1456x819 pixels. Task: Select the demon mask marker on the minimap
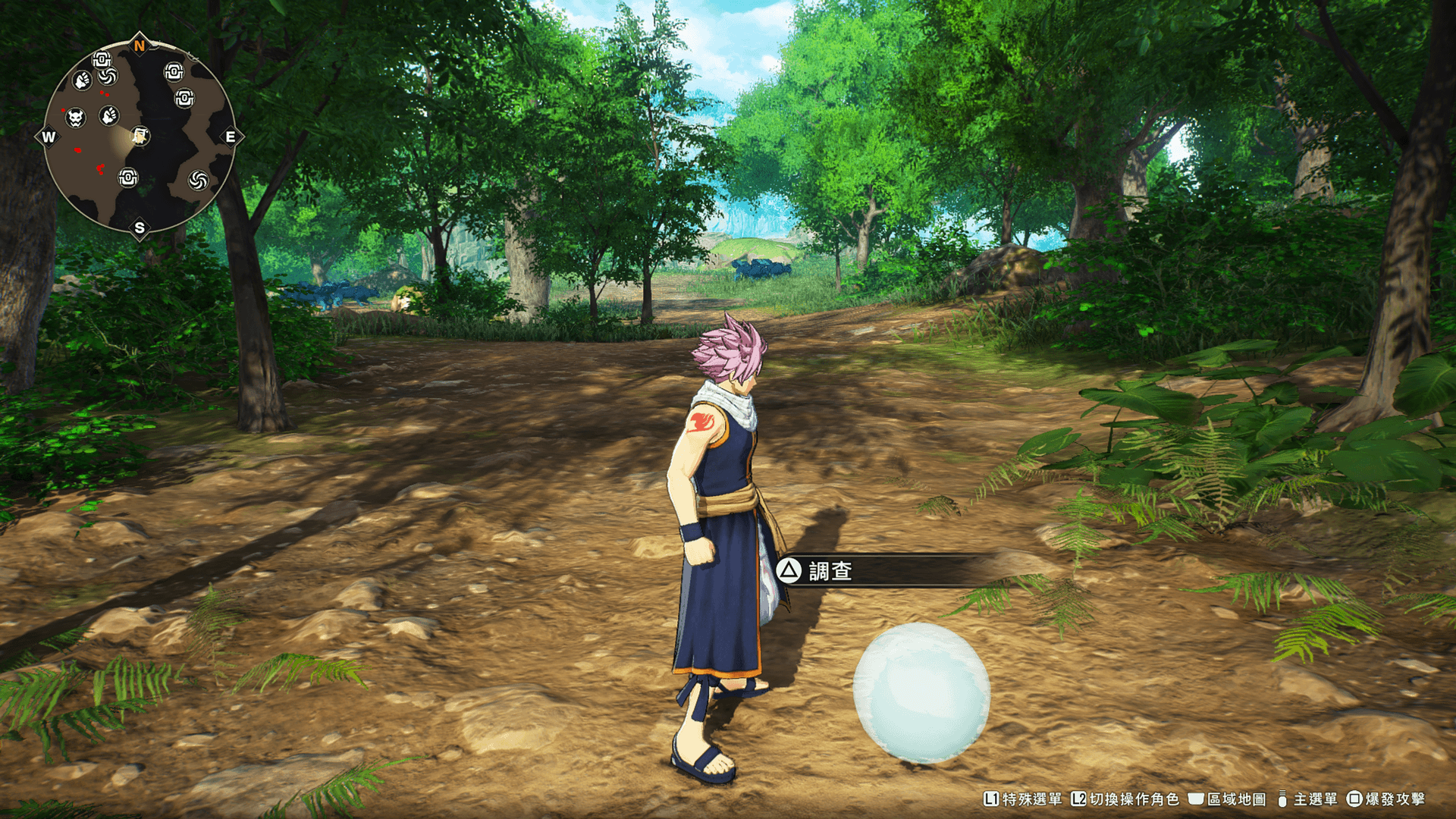76,118
